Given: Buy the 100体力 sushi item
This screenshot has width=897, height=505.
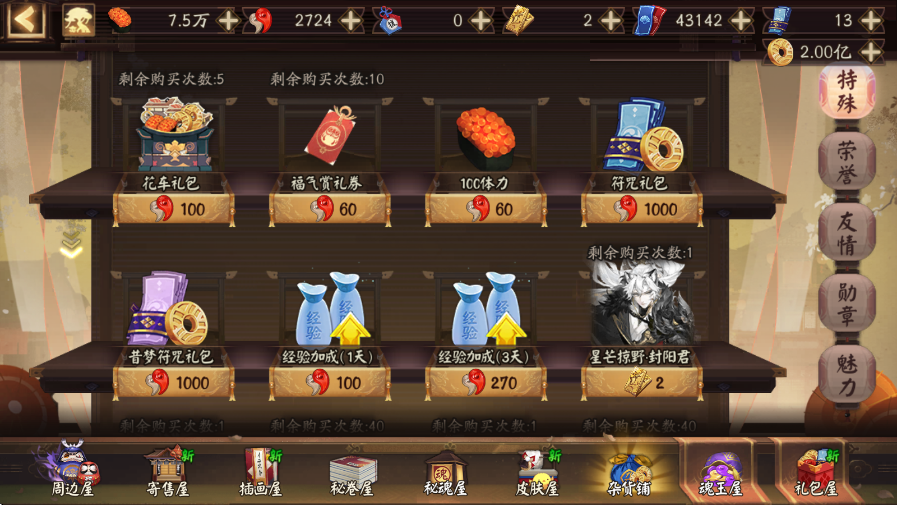Looking at the screenshot, I should pos(485,208).
